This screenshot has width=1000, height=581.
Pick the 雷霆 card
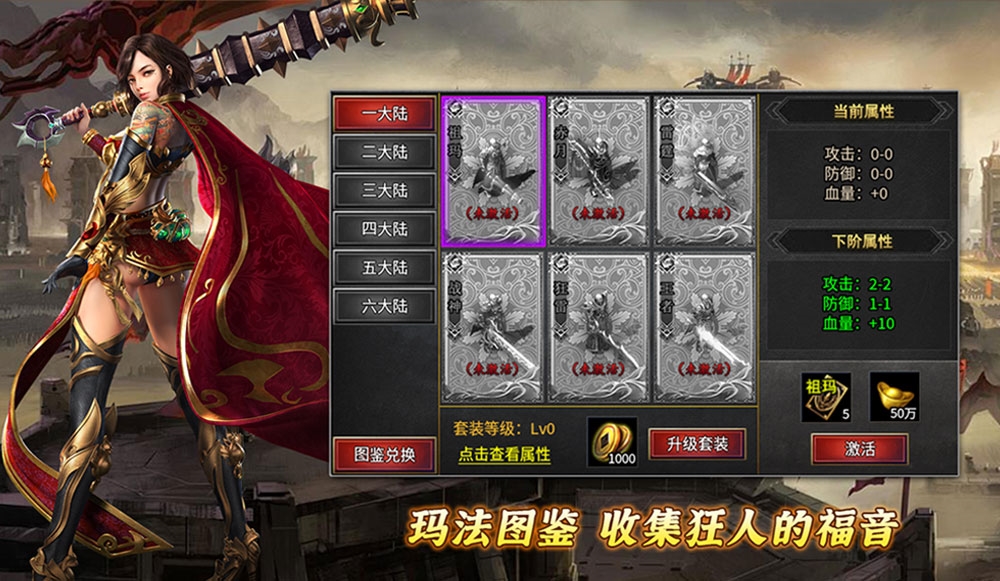704,171
